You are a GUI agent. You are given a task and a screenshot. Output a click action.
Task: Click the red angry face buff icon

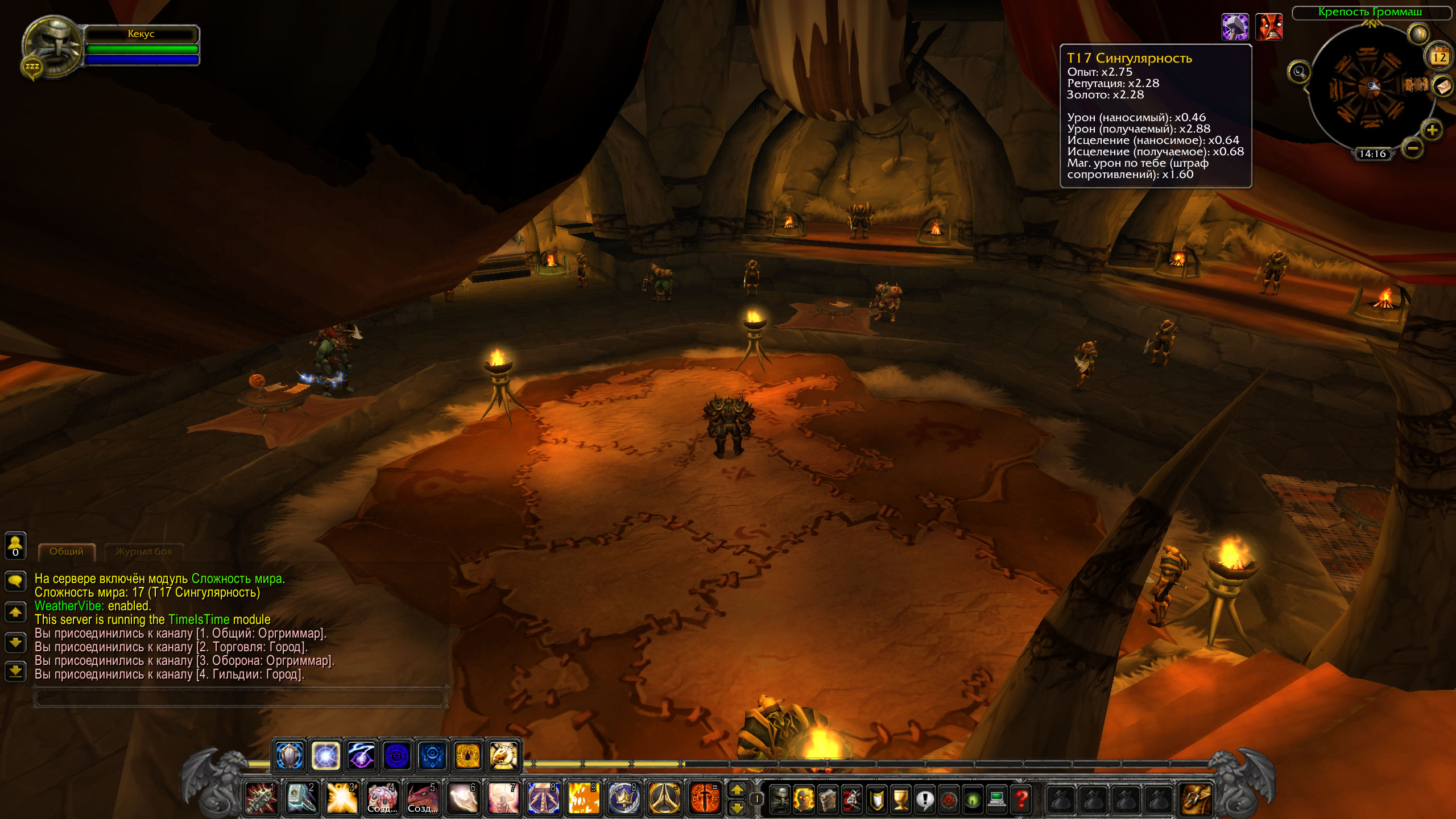(1269, 27)
